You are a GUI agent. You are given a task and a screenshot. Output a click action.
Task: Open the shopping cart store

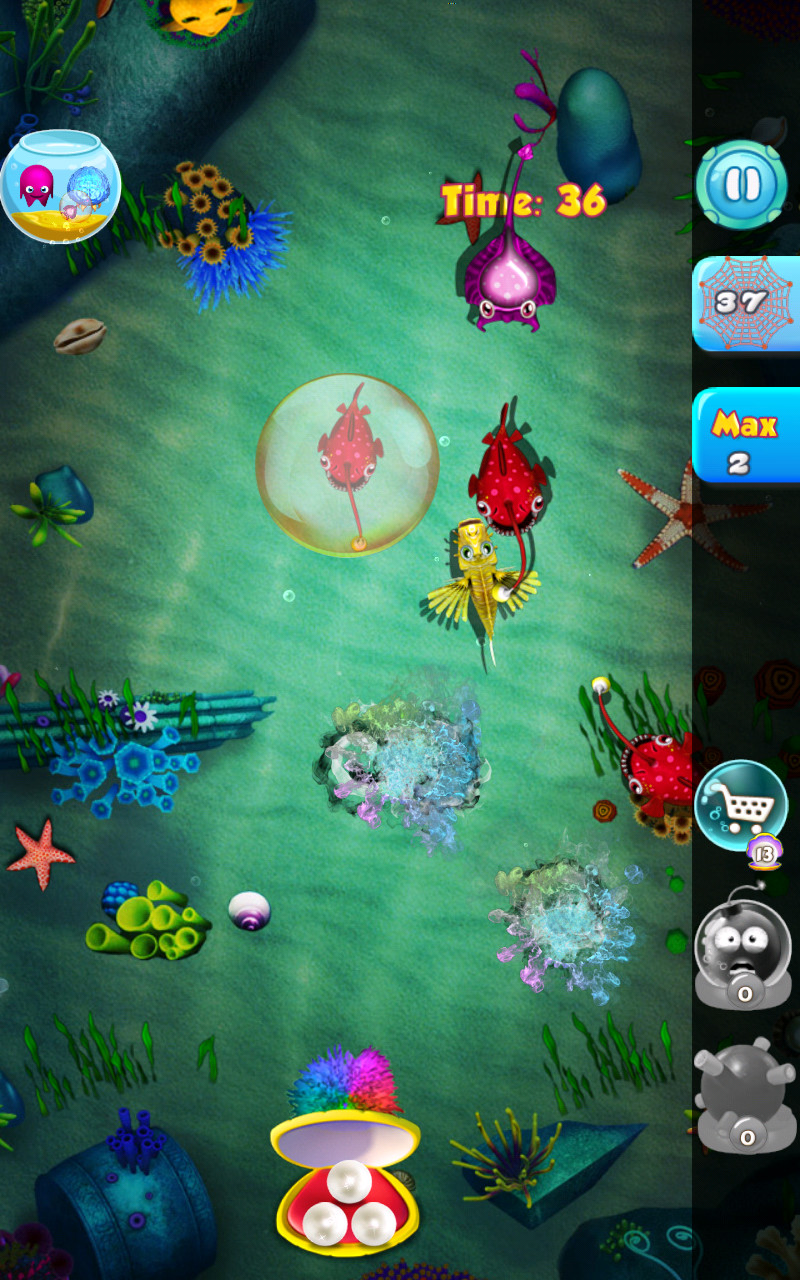[741, 806]
